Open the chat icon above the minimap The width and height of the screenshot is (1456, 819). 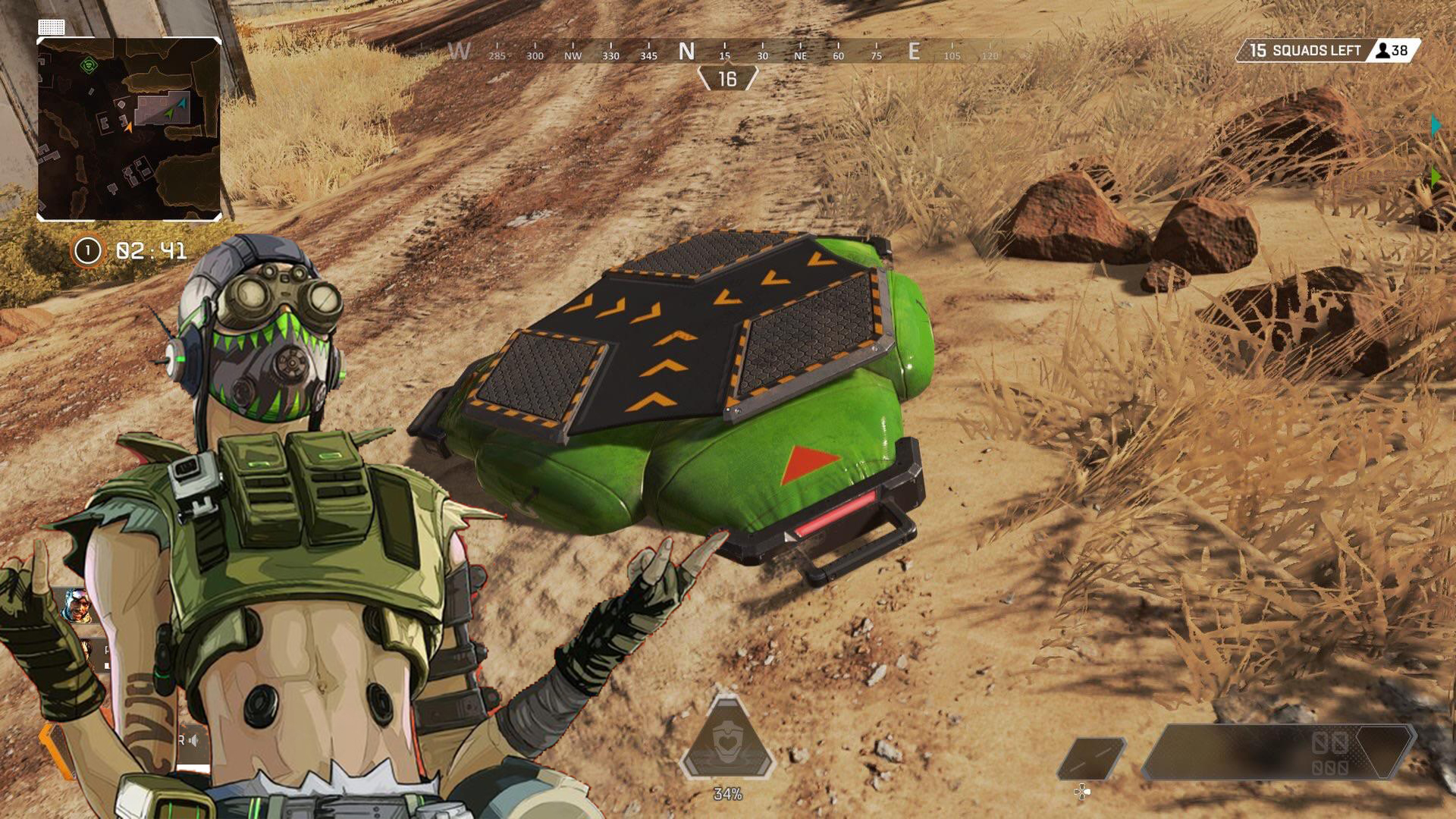[x=52, y=27]
